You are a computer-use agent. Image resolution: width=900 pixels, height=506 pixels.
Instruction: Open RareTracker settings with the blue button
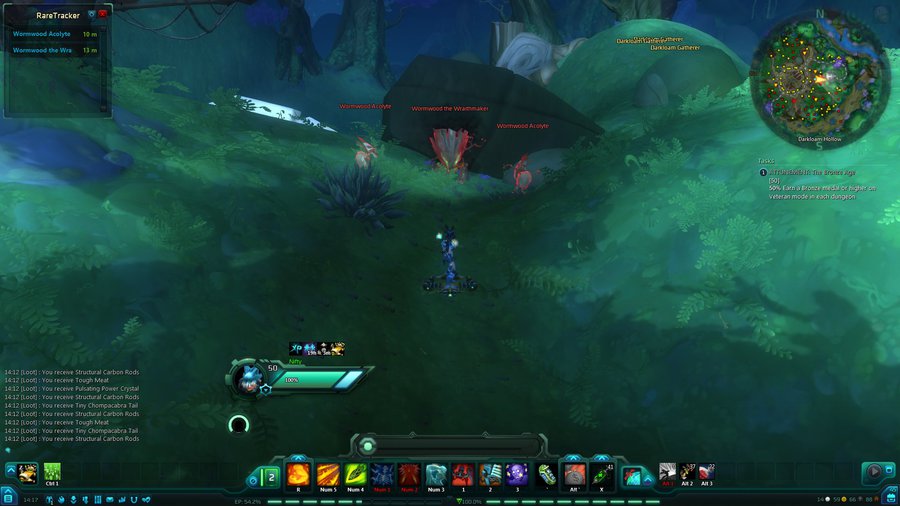point(92,14)
